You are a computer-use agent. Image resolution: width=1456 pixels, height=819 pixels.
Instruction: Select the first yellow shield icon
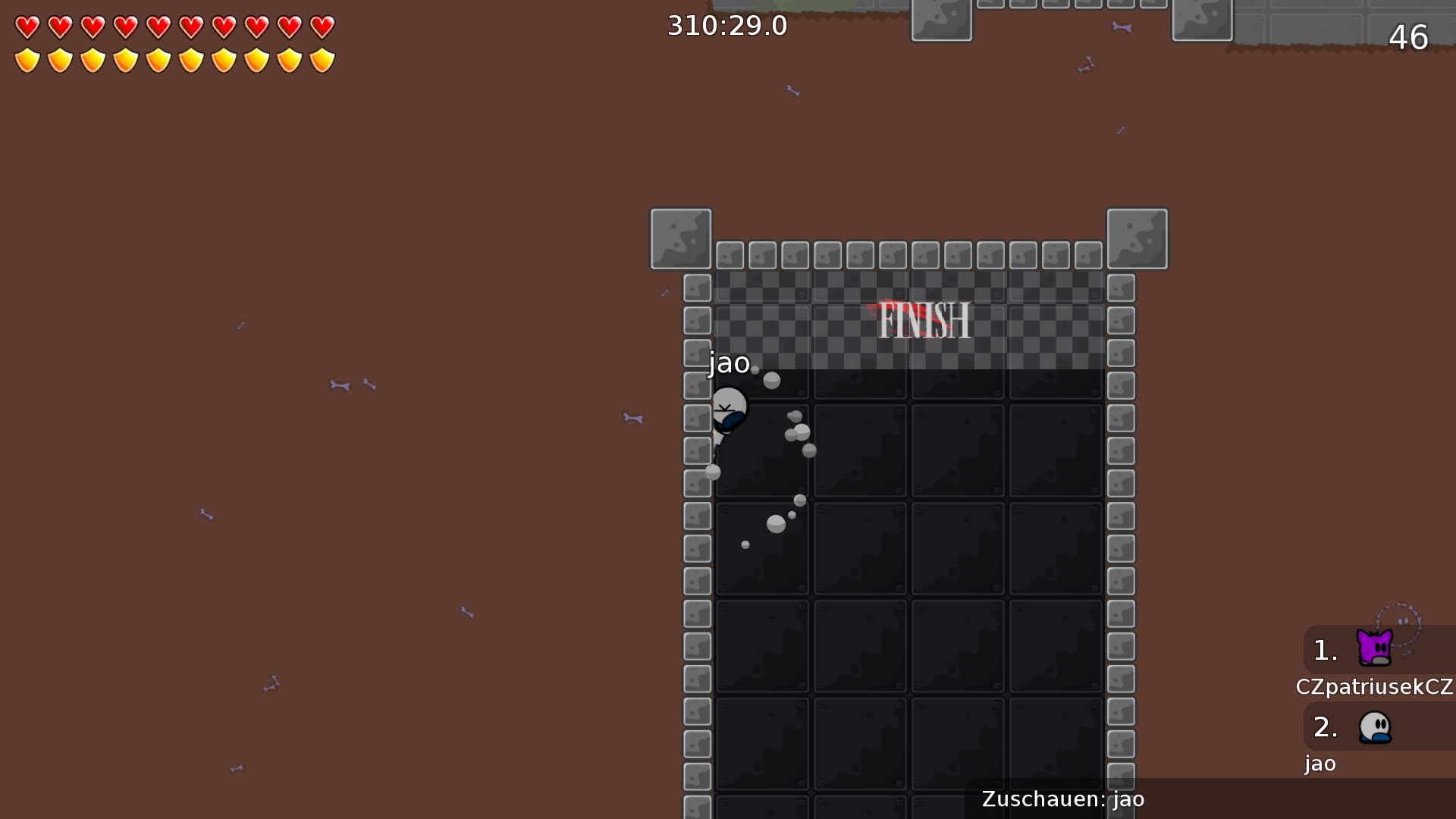coord(26,59)
